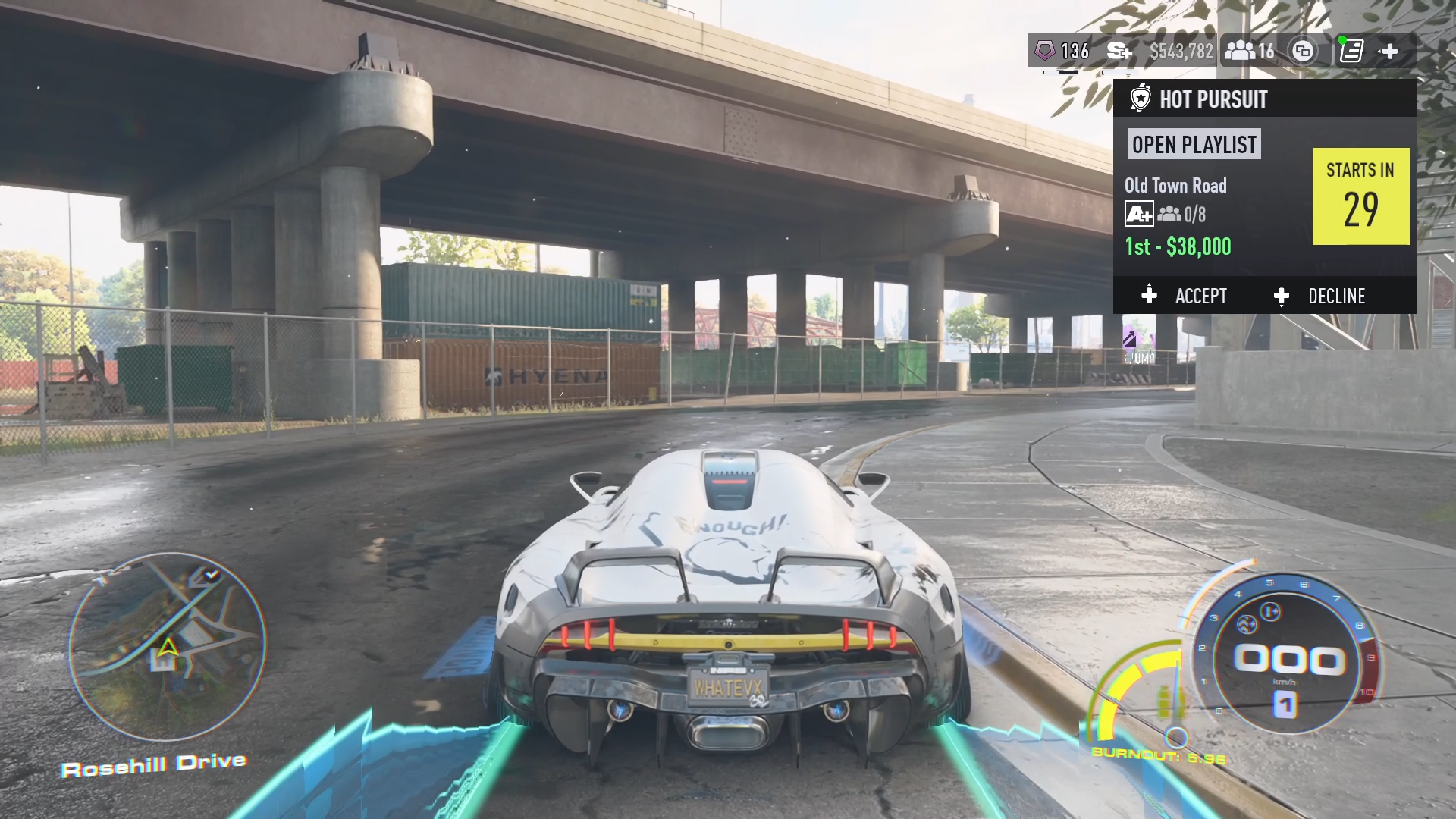Open the challenges list icon with green dot
This screenshot has width=1456, height=819.
tap(1351, 51)
